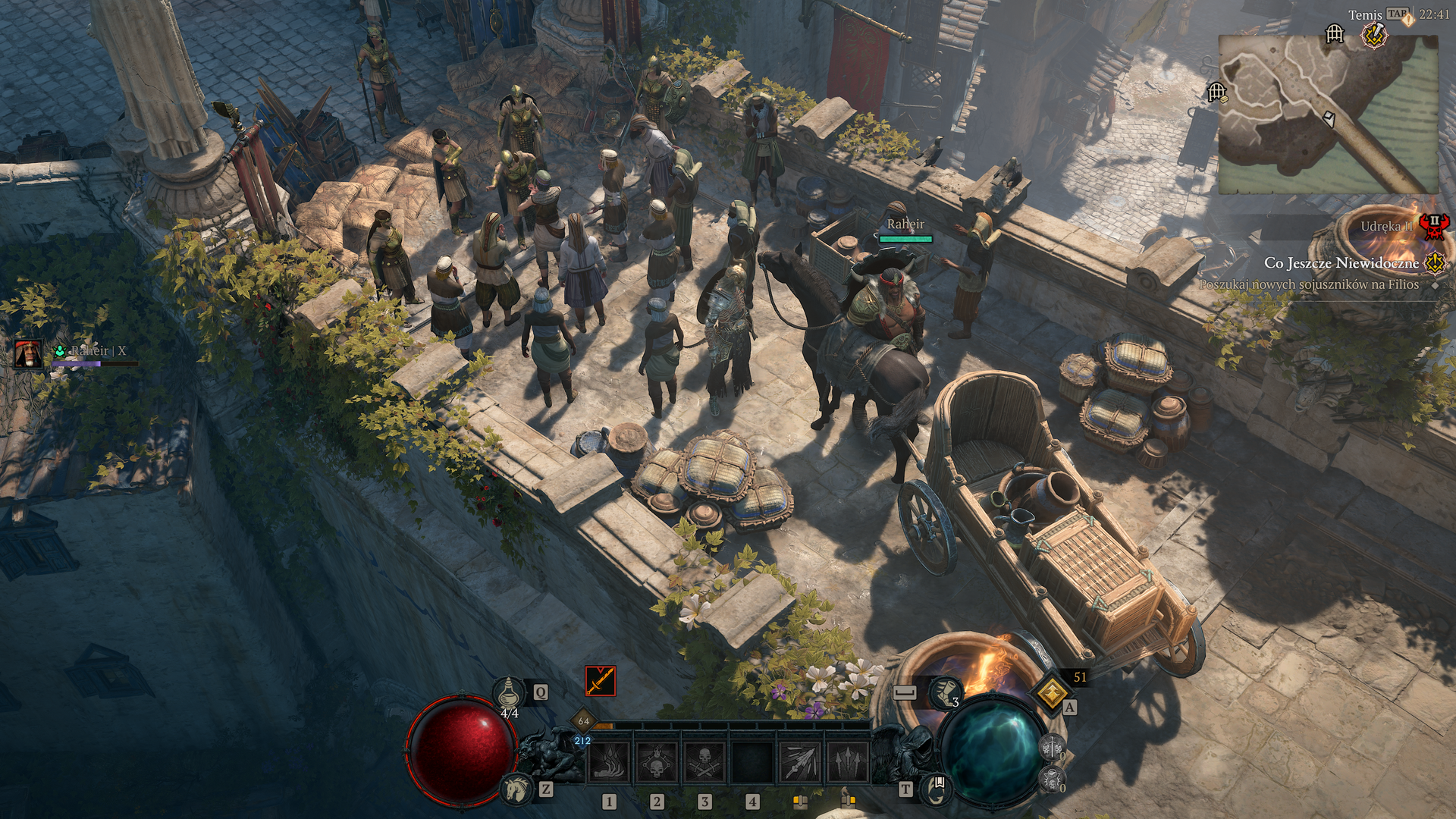Viewport: 1456px width, 819px height.
Task: Activate the skull and crossed blades skill
Action: point(704,761)
